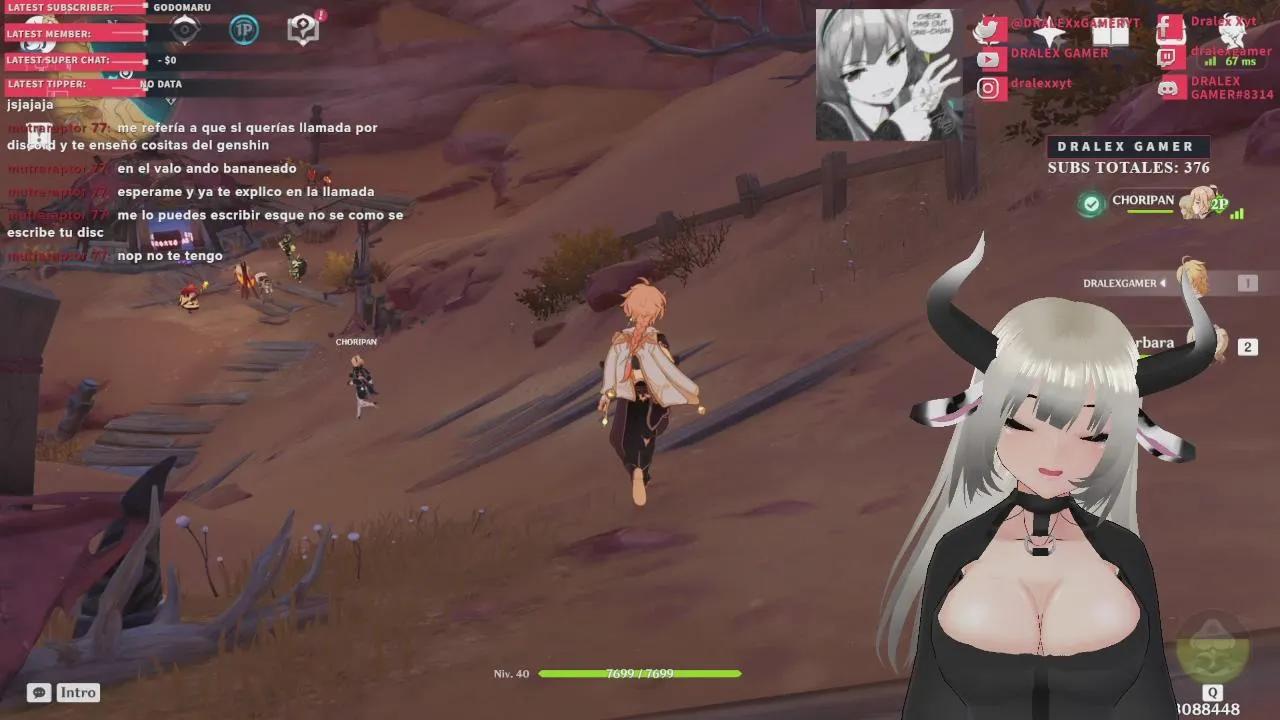1280x720 pixels.
Task: Click the YouTube icon for DRALEX GAMER
Action: click(x=988, y=58)
